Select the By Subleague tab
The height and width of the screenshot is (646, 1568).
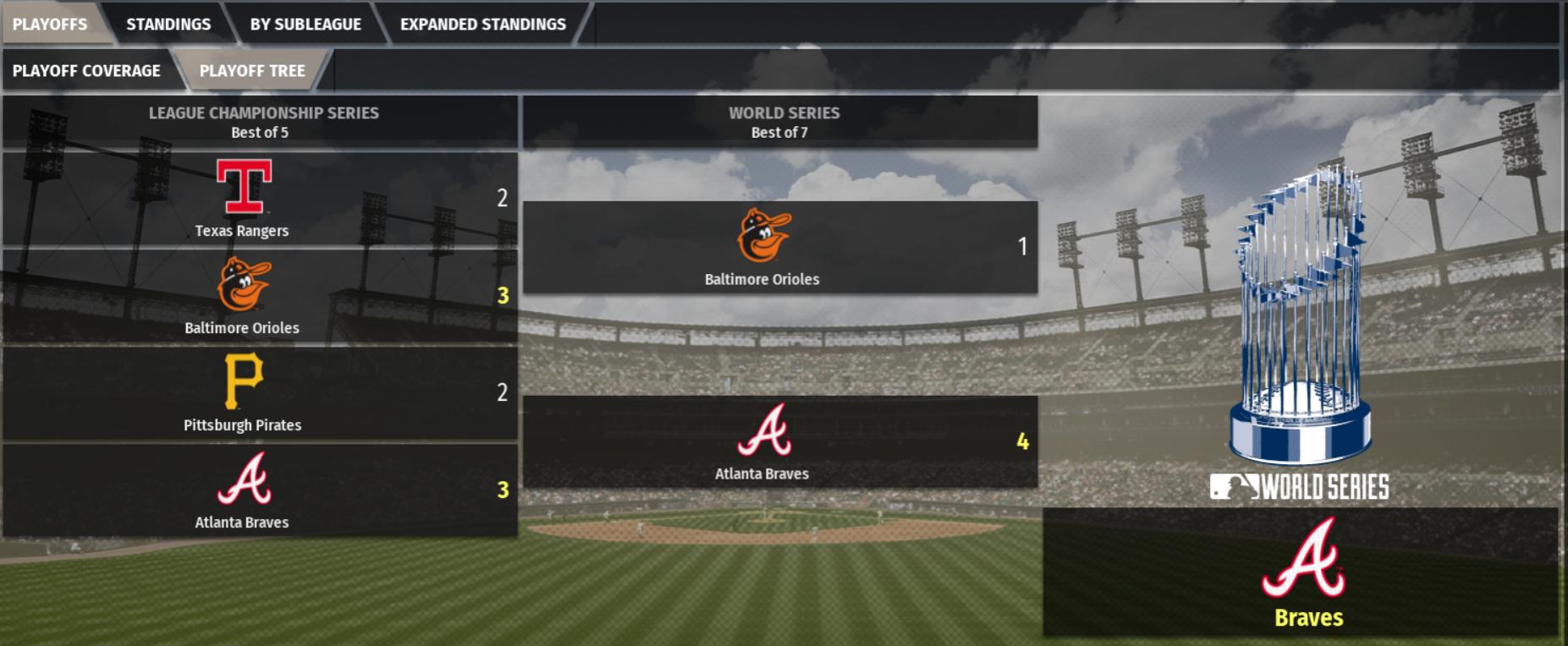pyautogui.click(x=305, y=24)
